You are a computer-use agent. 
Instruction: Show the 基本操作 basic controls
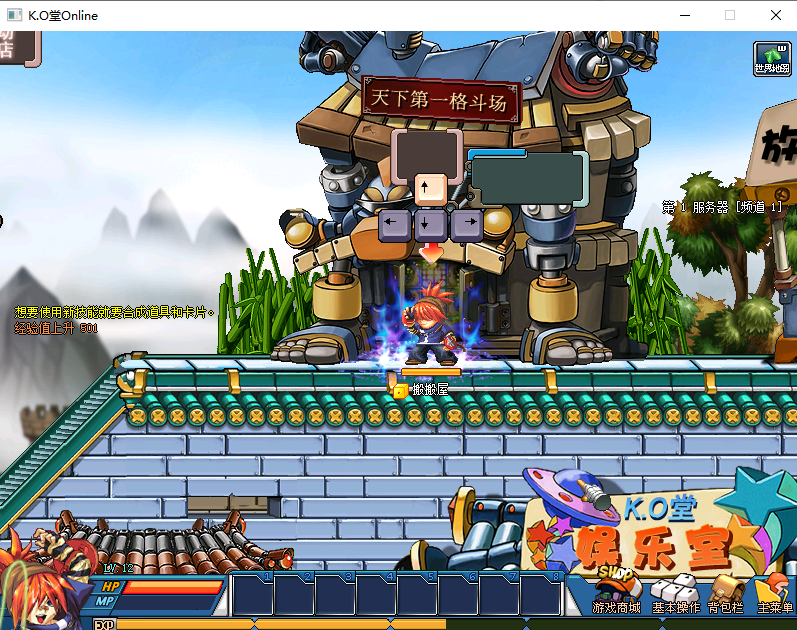pyautogui.click(x=676, y=594)
